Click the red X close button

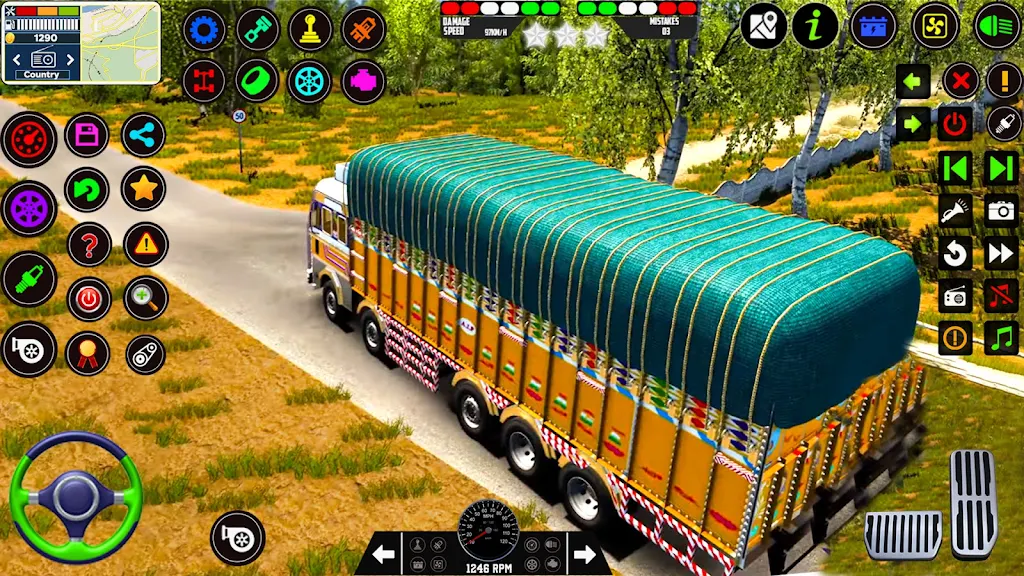[x=960, y=80]
